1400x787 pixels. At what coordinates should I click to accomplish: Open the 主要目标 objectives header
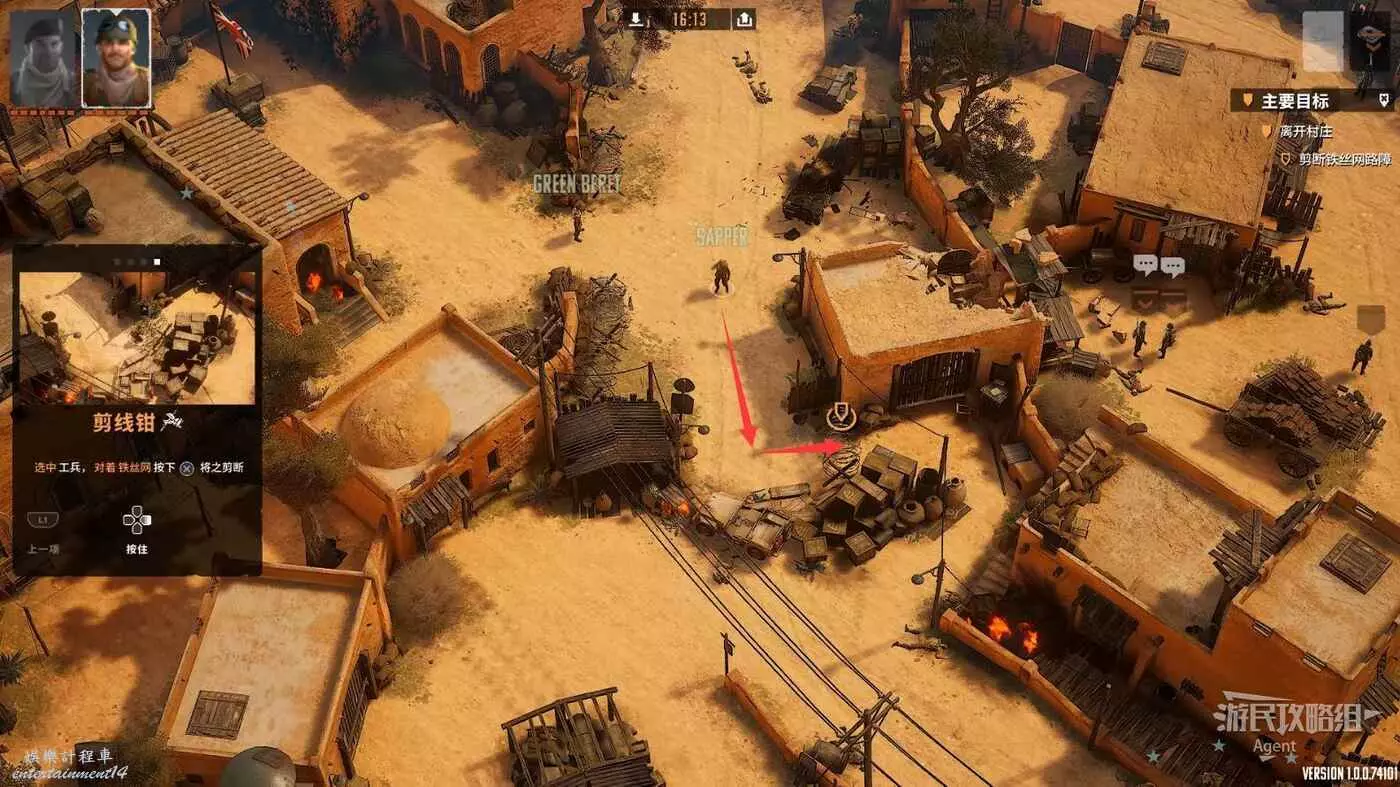(x=1295, y=100)
